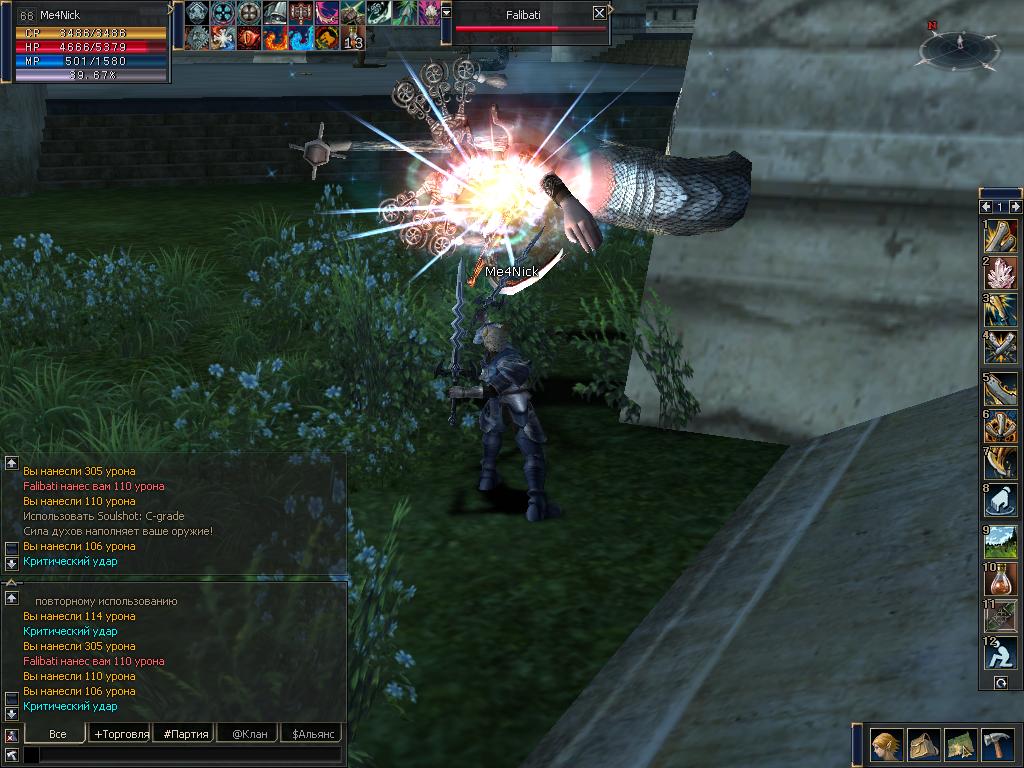This screenshot has height=768, width=1024.
Task: Rotate the hotbar with the circular arrow button
Action: (x=1000, y=682)
